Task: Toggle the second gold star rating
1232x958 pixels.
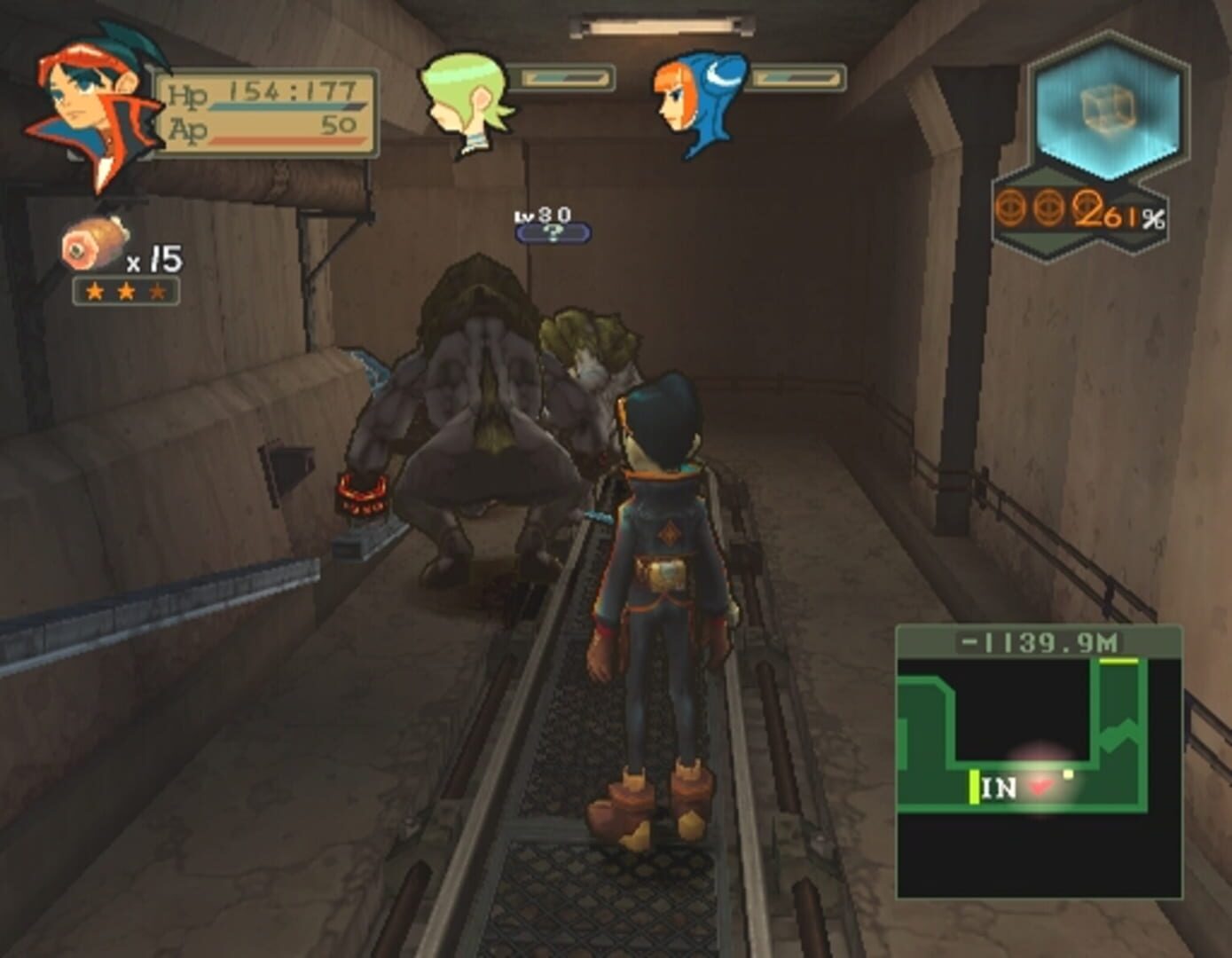Action: 124,289
